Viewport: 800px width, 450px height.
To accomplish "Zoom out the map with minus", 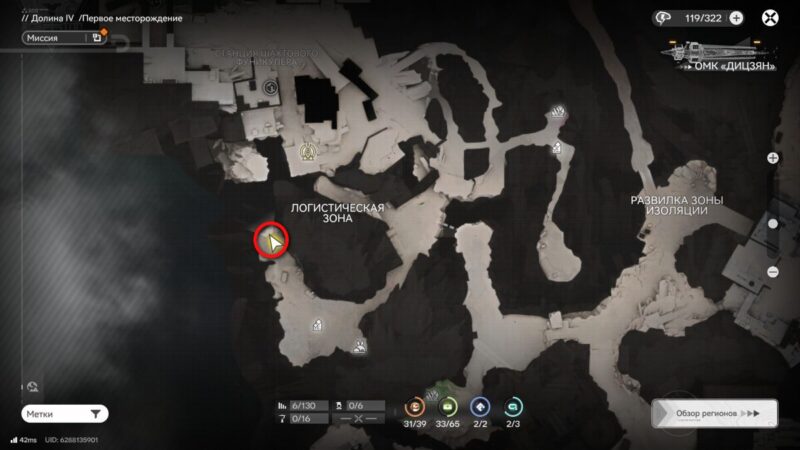I will 773,272.
